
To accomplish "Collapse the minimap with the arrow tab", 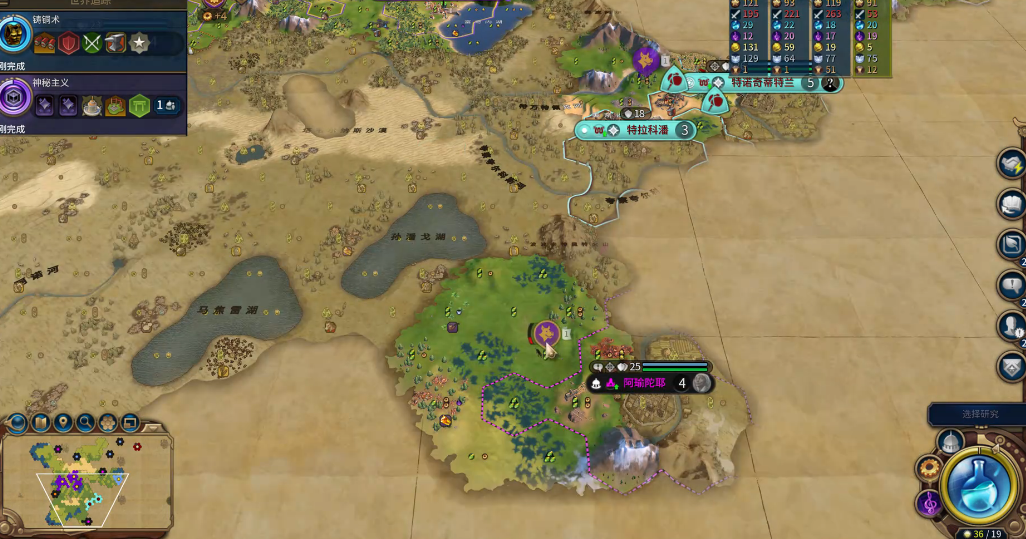I will 152,427.
